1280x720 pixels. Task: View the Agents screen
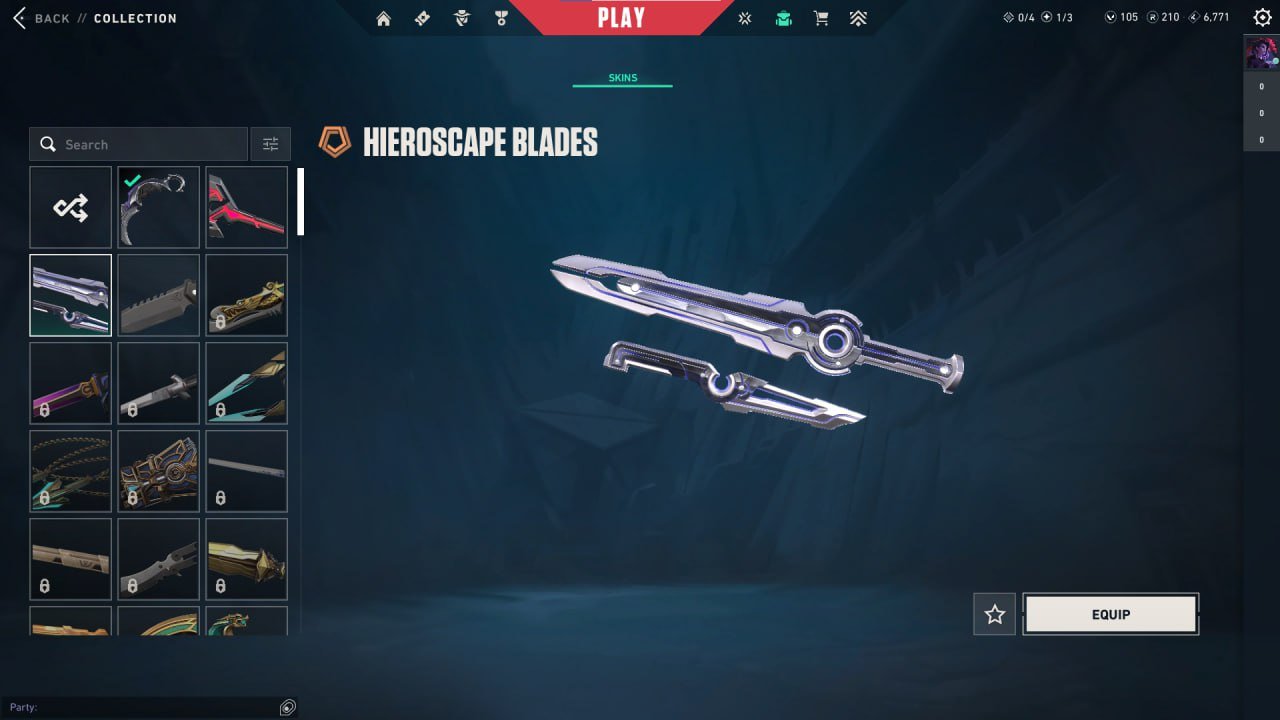461,17
